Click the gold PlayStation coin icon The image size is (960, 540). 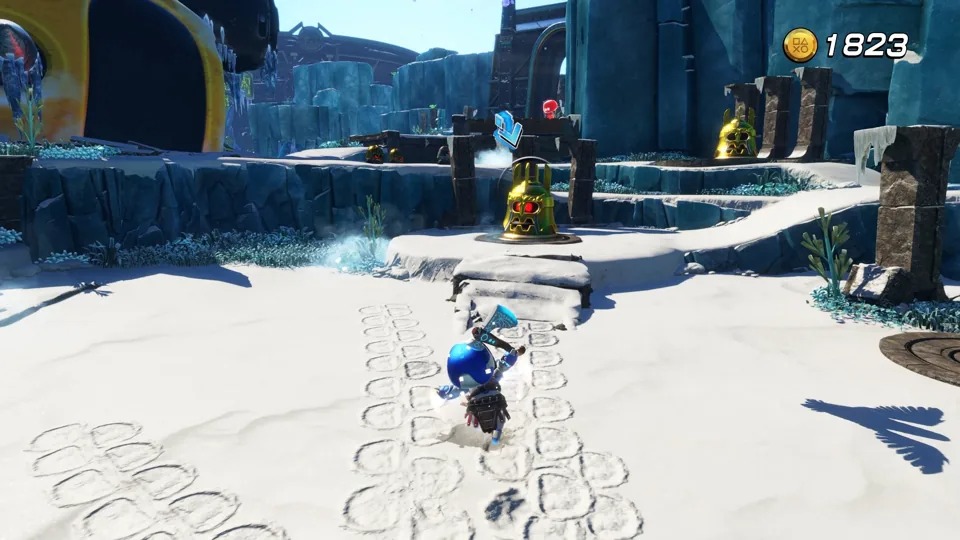799,45
